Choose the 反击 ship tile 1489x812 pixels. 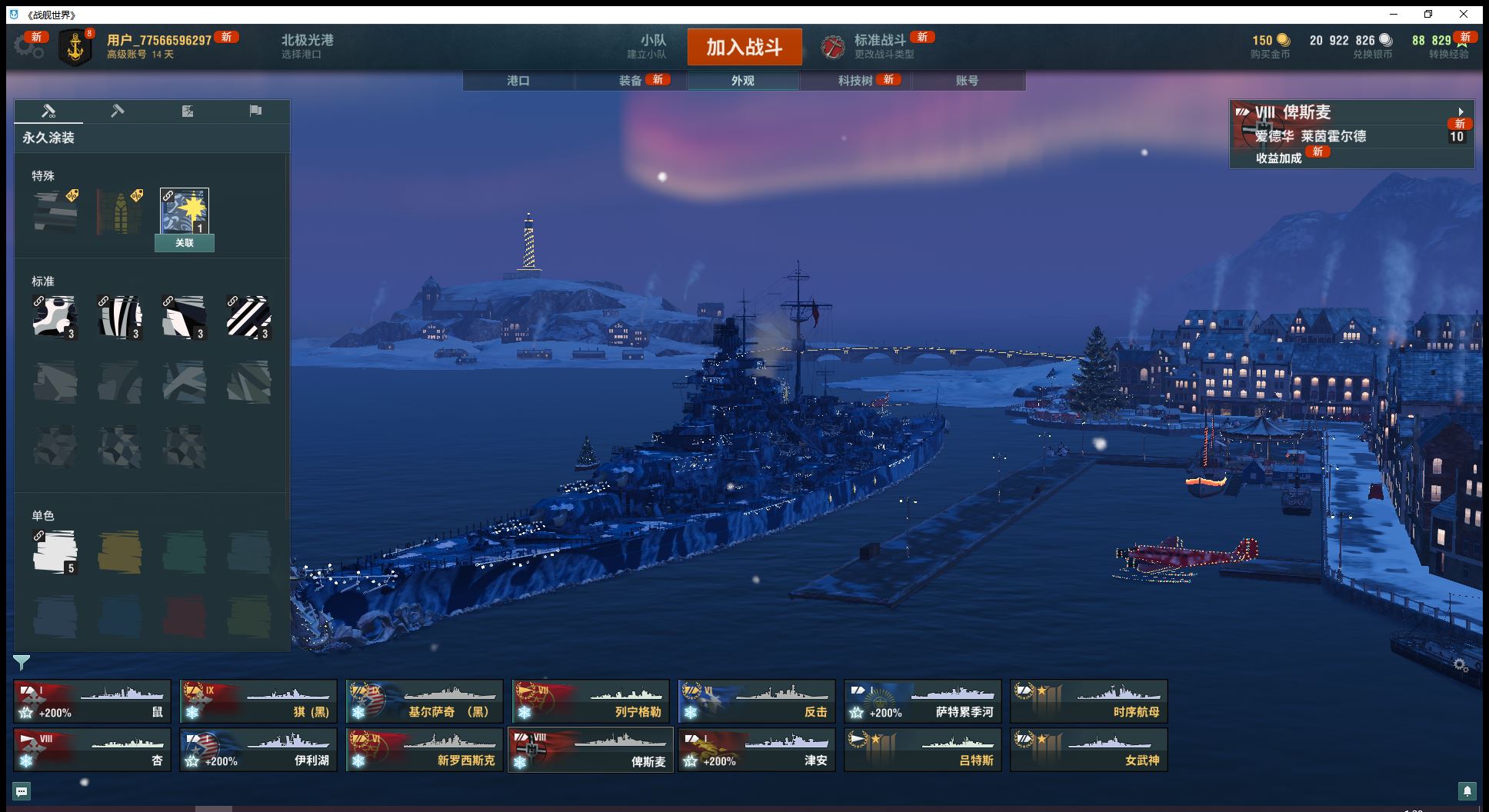(756, 701)
